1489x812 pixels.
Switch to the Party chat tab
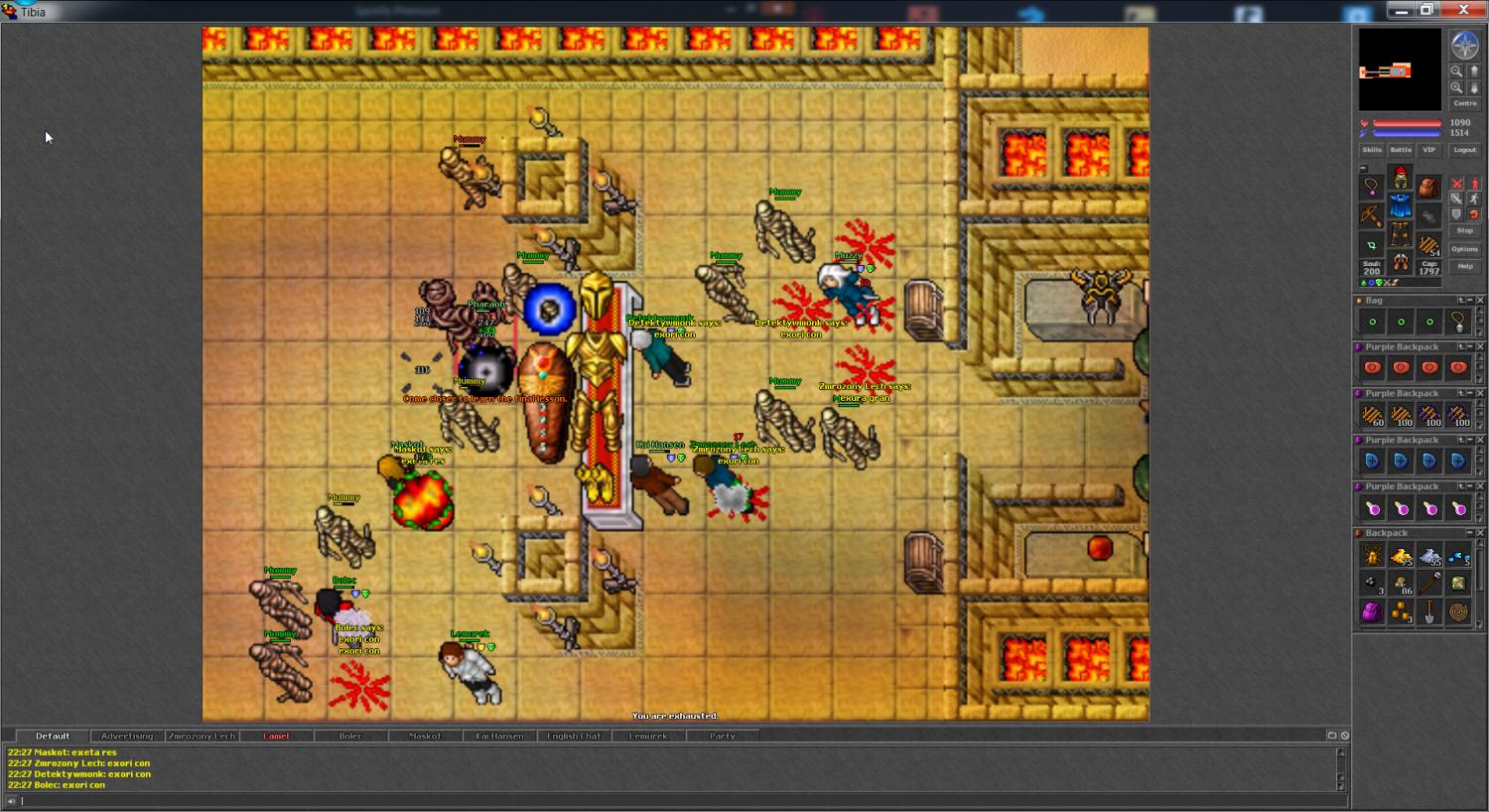[723, 737]
